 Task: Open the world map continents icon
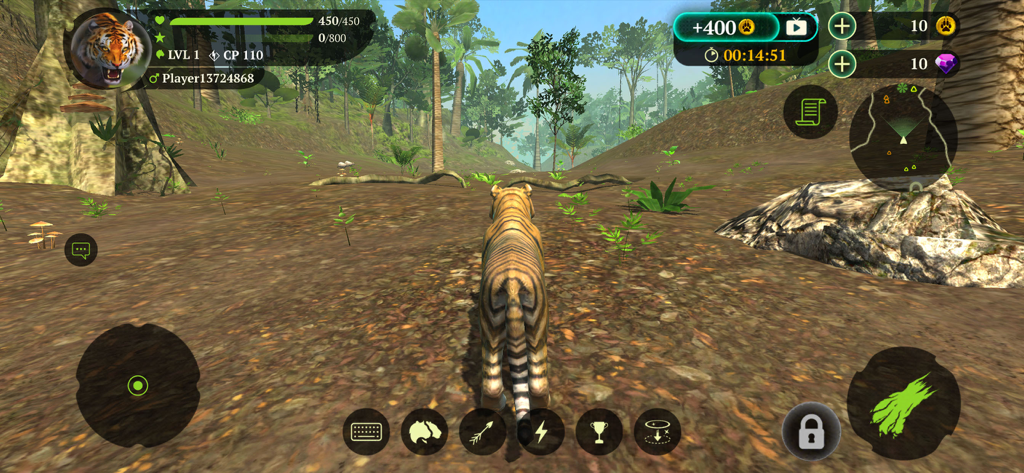pos(424,432)
